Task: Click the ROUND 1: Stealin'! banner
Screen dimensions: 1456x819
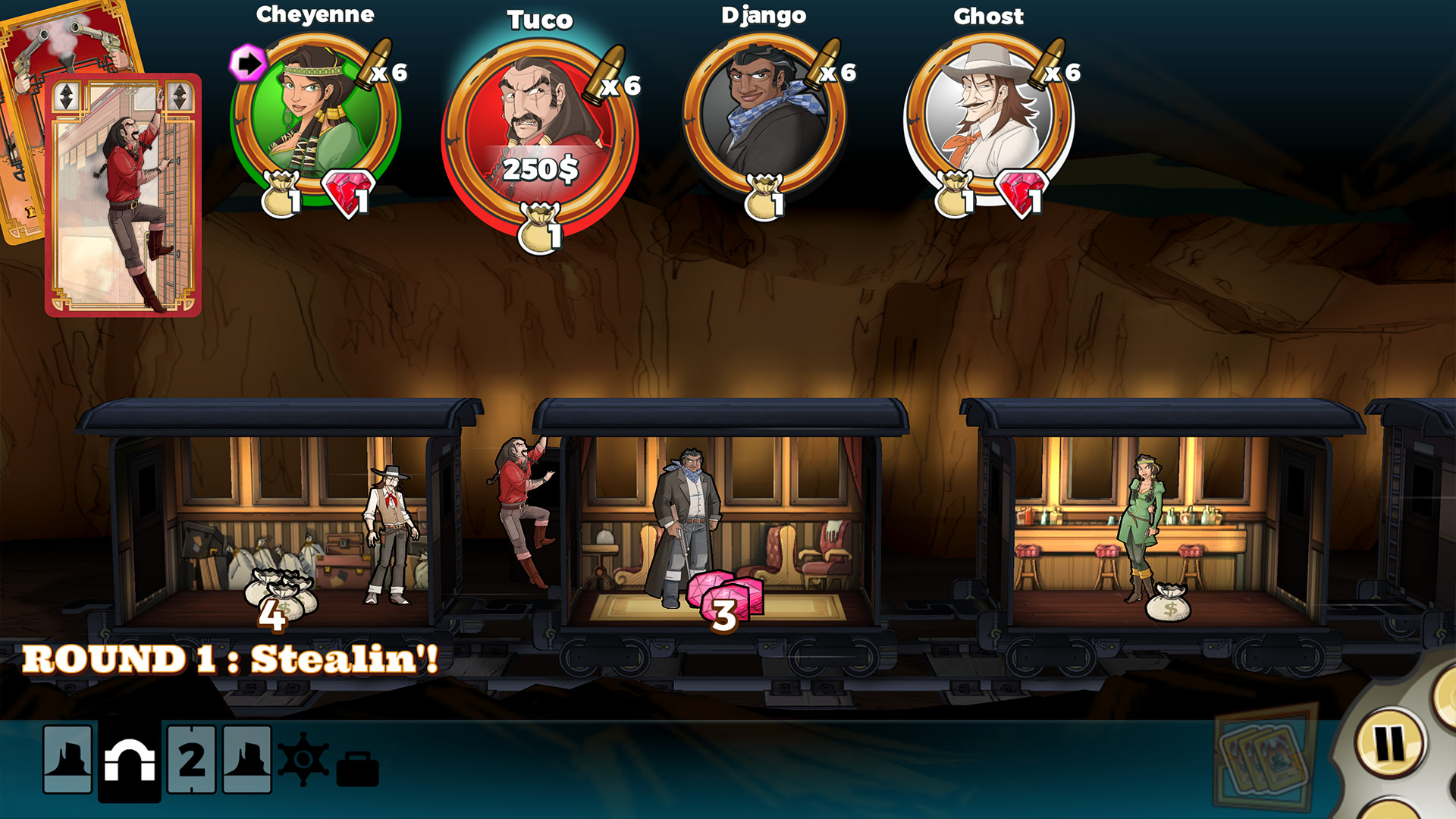Action: pos(231,658)
